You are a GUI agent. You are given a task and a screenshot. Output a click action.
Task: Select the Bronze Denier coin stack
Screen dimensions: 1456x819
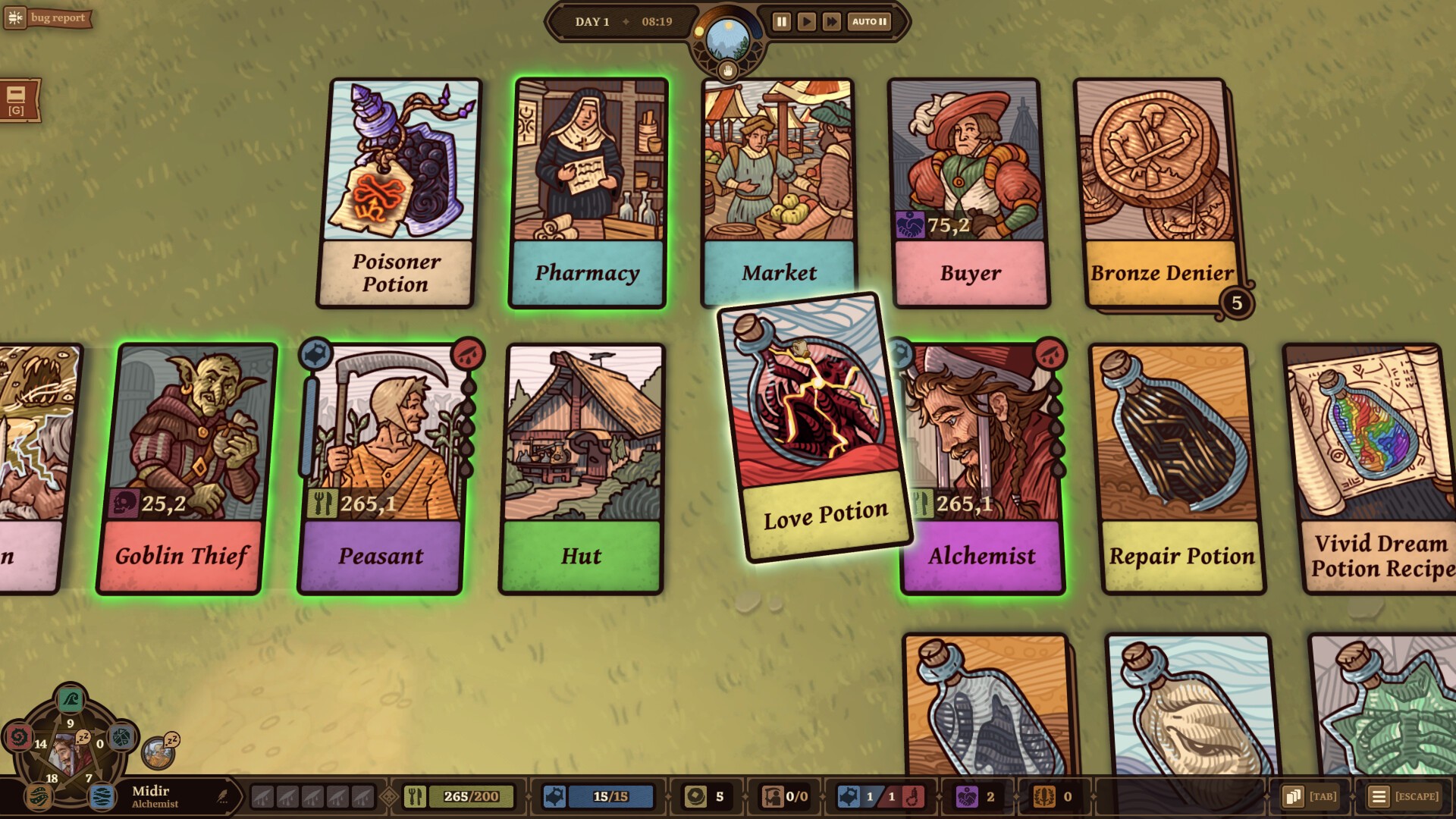pos(1157,193)
